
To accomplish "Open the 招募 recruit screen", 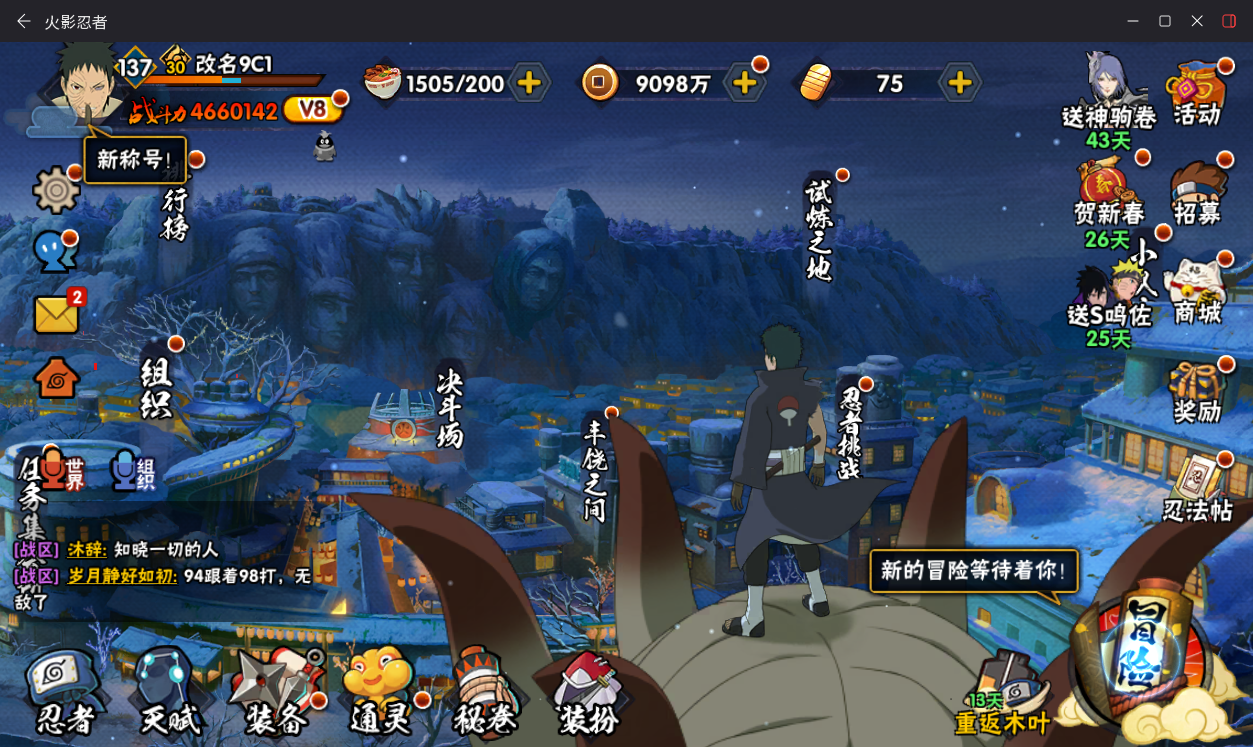I will tap(1197, 193).
